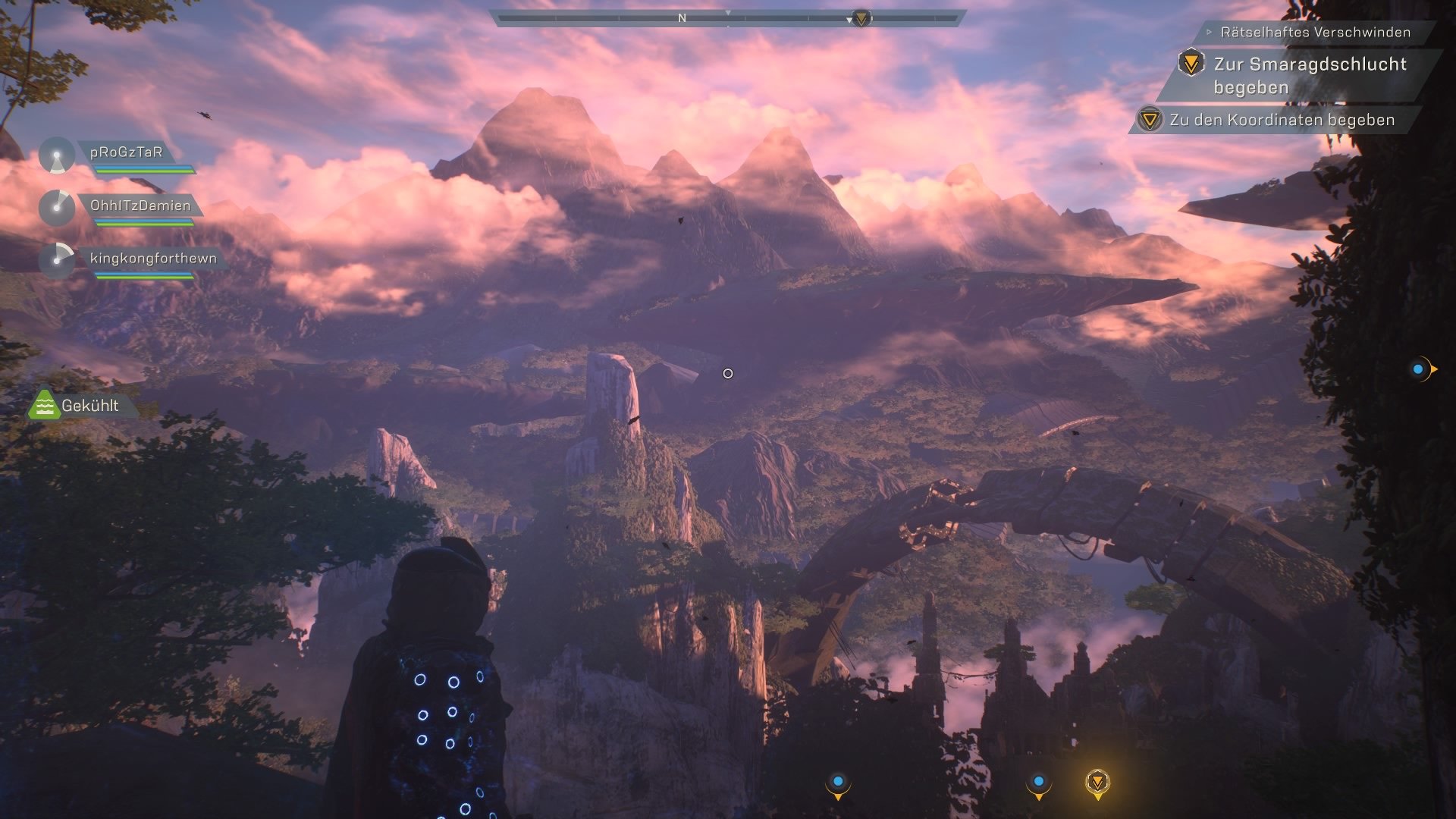Click the green Gekühlt status icon

click(44, 406)
